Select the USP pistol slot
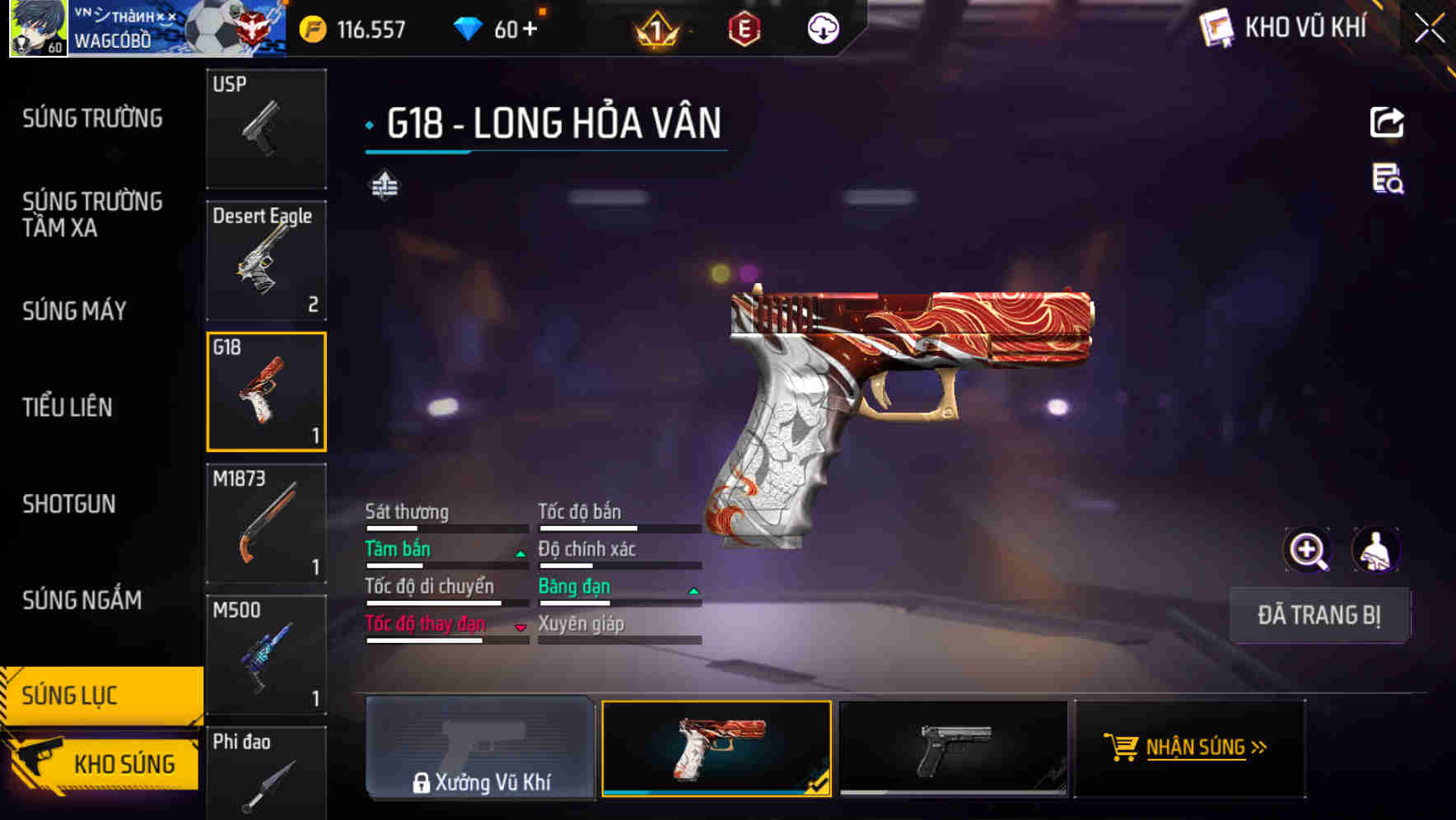Screen dimensions: 1456x820 point(266,129)
